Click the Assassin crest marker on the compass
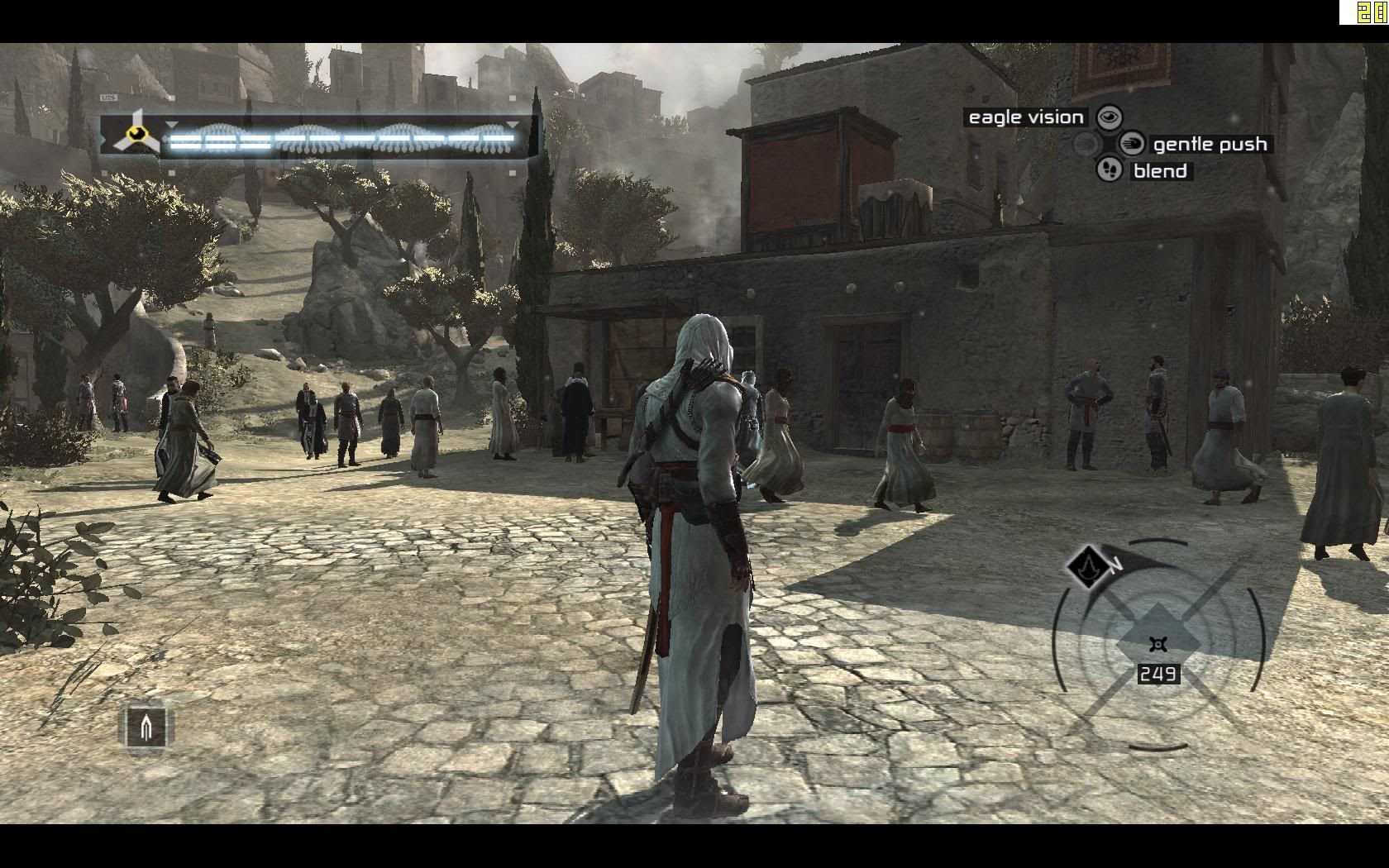1389x868 pixels. [1087, 568]
